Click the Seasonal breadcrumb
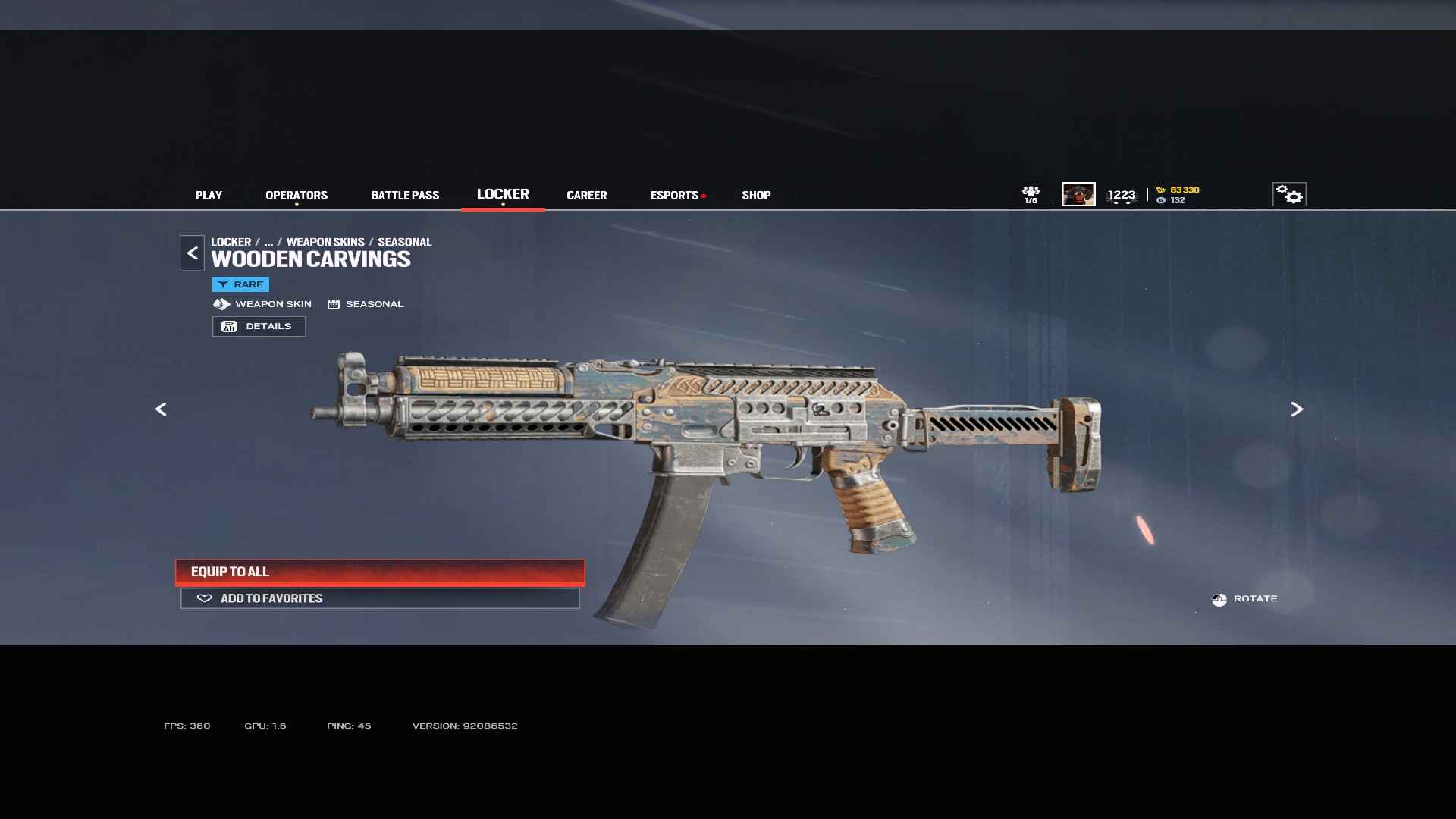The height and width of the screenshot is (819, 1456). (404, 242)
